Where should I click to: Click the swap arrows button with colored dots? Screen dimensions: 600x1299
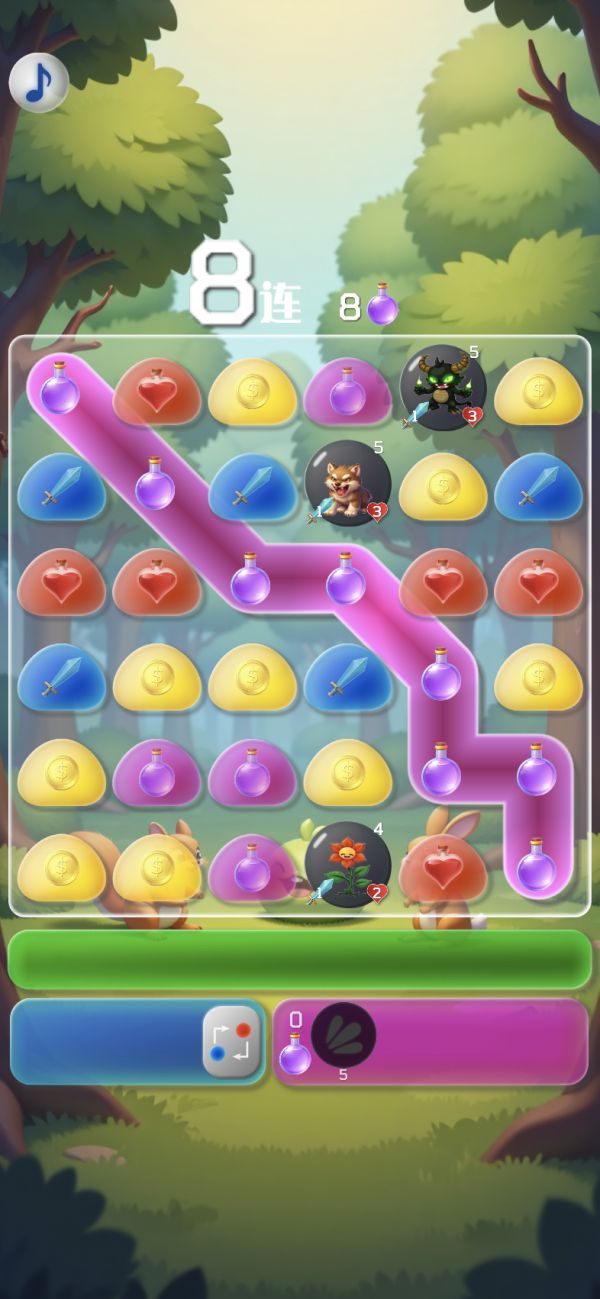point(232,1042)
